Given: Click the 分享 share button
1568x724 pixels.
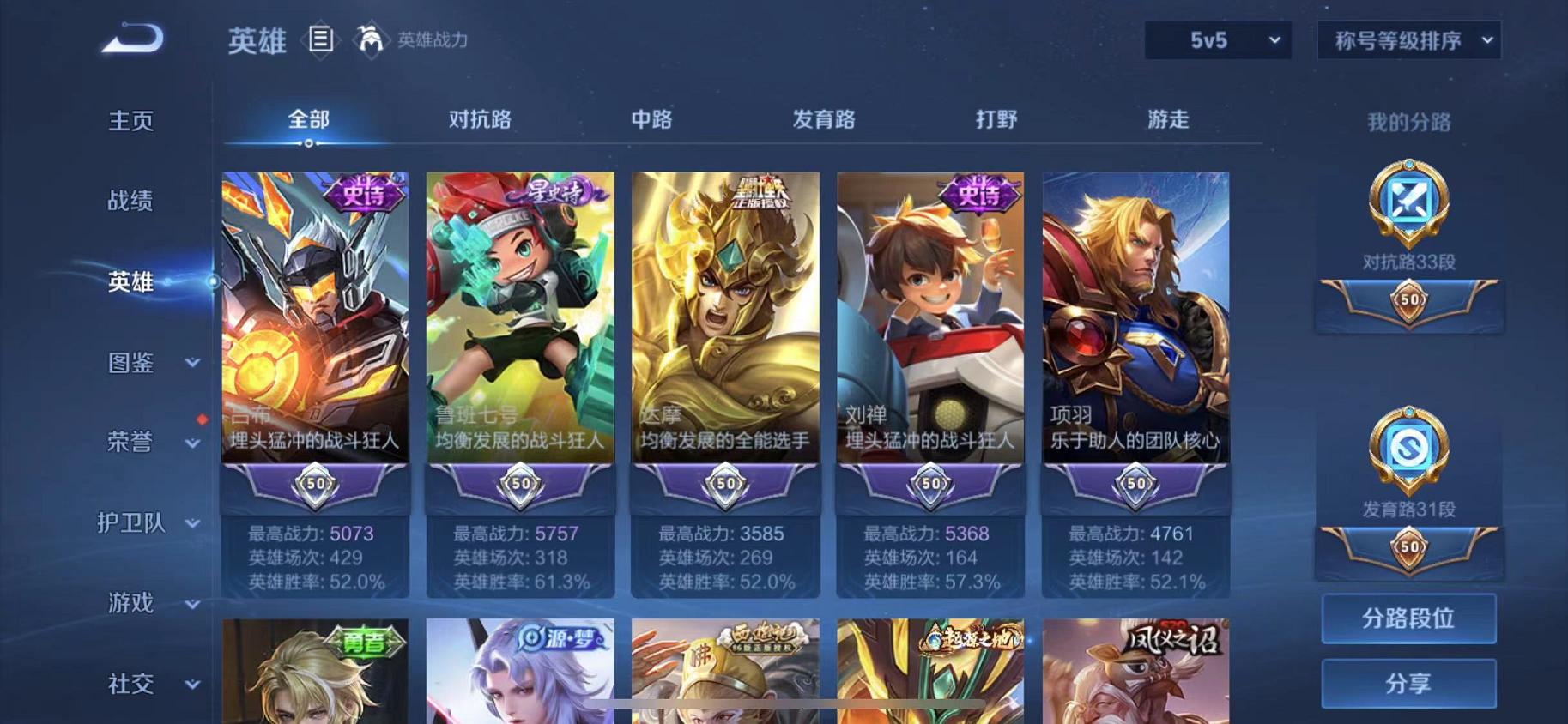Looking at the screenshot, I should (x=1408, y=683).
